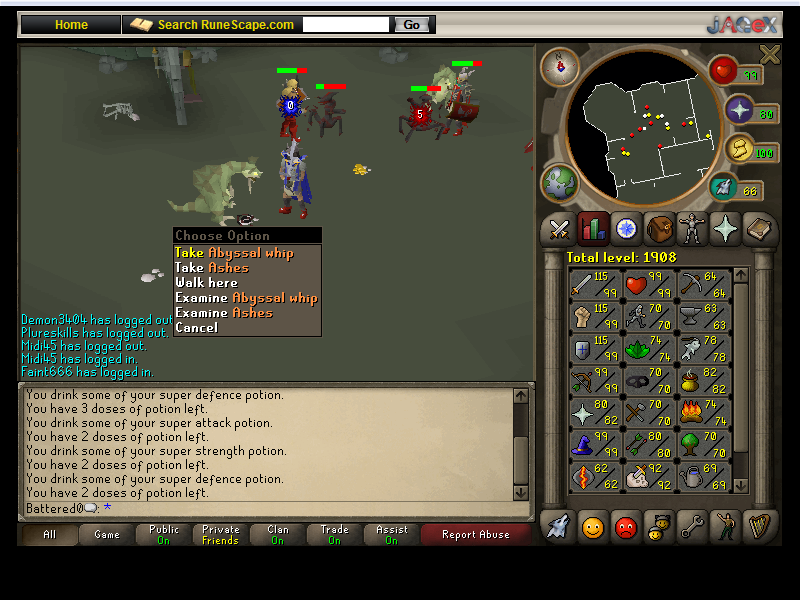Viewport: 800px width, 600px height.
Task: Select the Walk here option
Action: [206, 283]
